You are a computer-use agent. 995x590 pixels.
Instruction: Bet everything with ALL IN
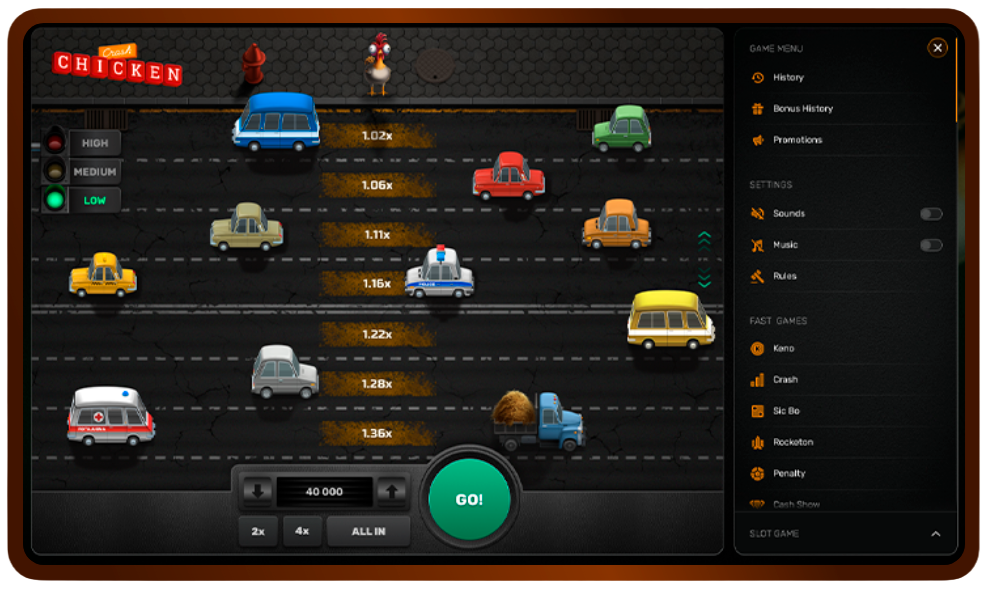coord(368,531)
